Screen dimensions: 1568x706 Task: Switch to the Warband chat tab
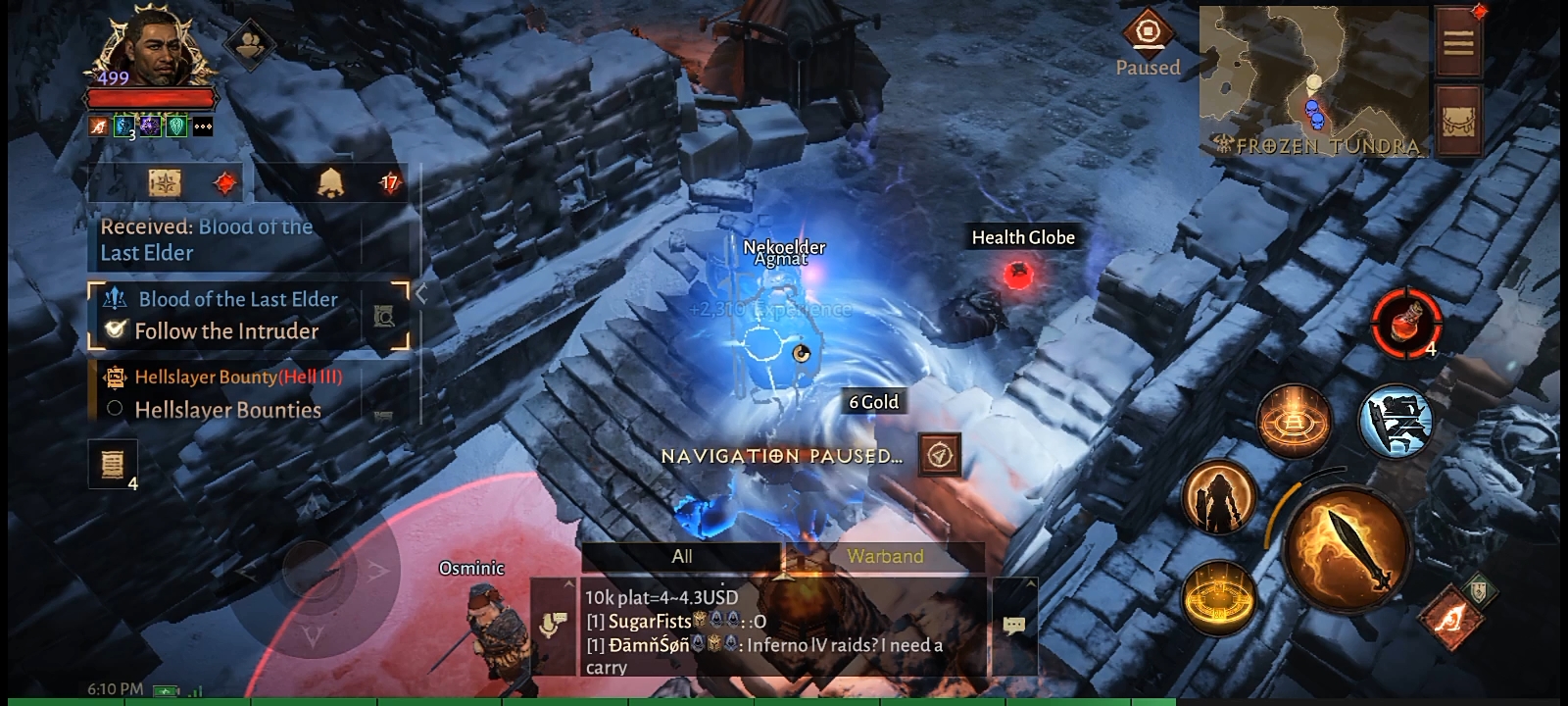point(885,556)
